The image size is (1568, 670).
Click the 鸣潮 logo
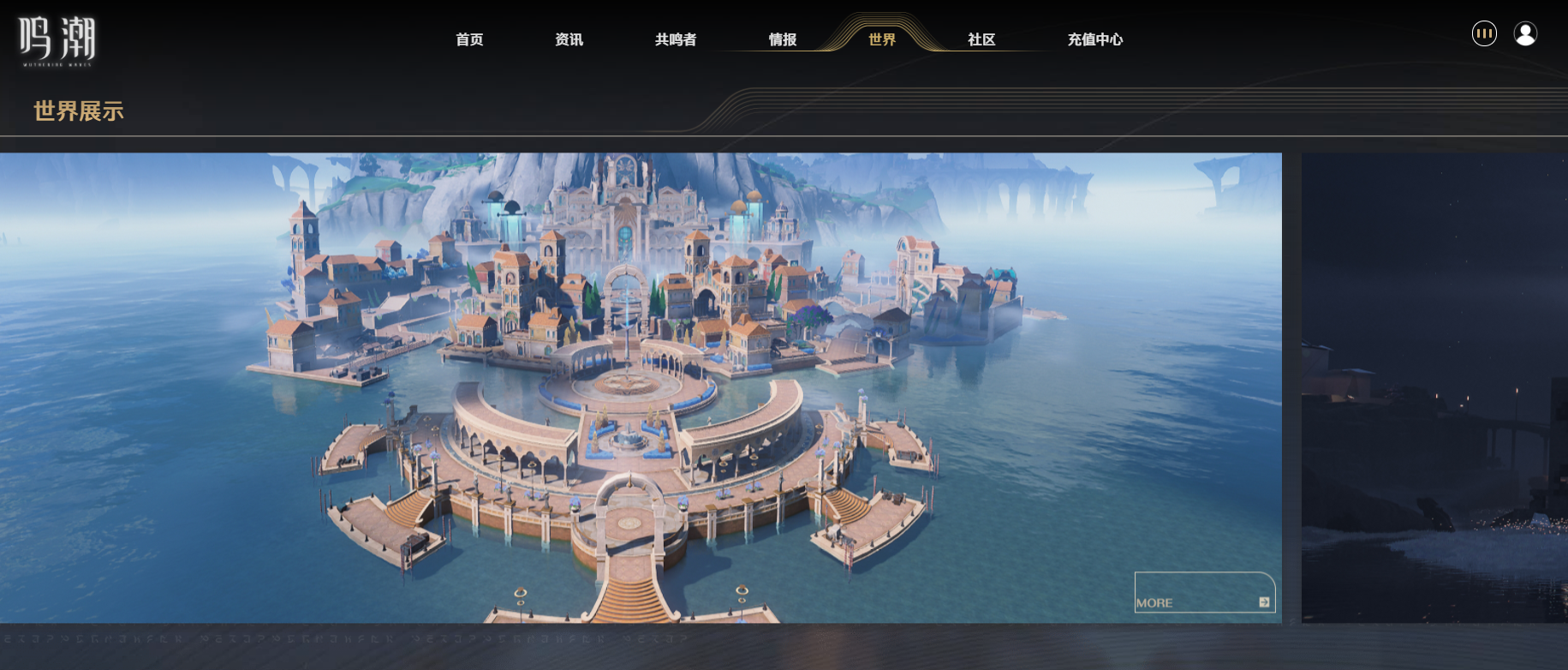tap(57, 40)
